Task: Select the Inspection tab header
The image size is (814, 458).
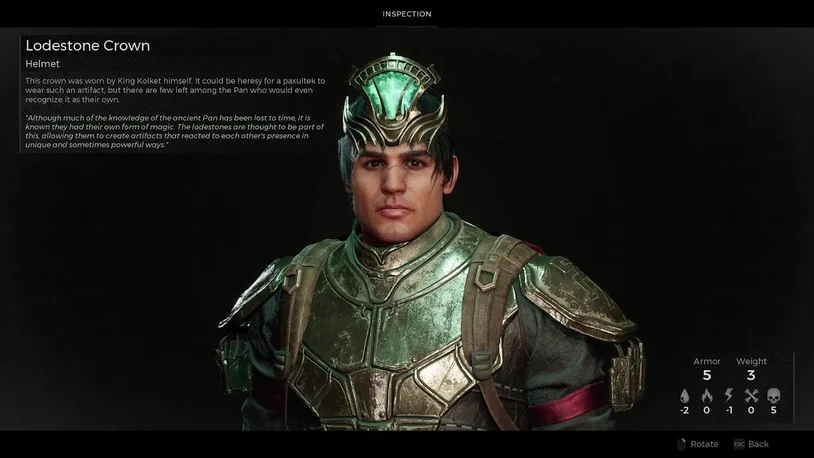Action: 407,14
